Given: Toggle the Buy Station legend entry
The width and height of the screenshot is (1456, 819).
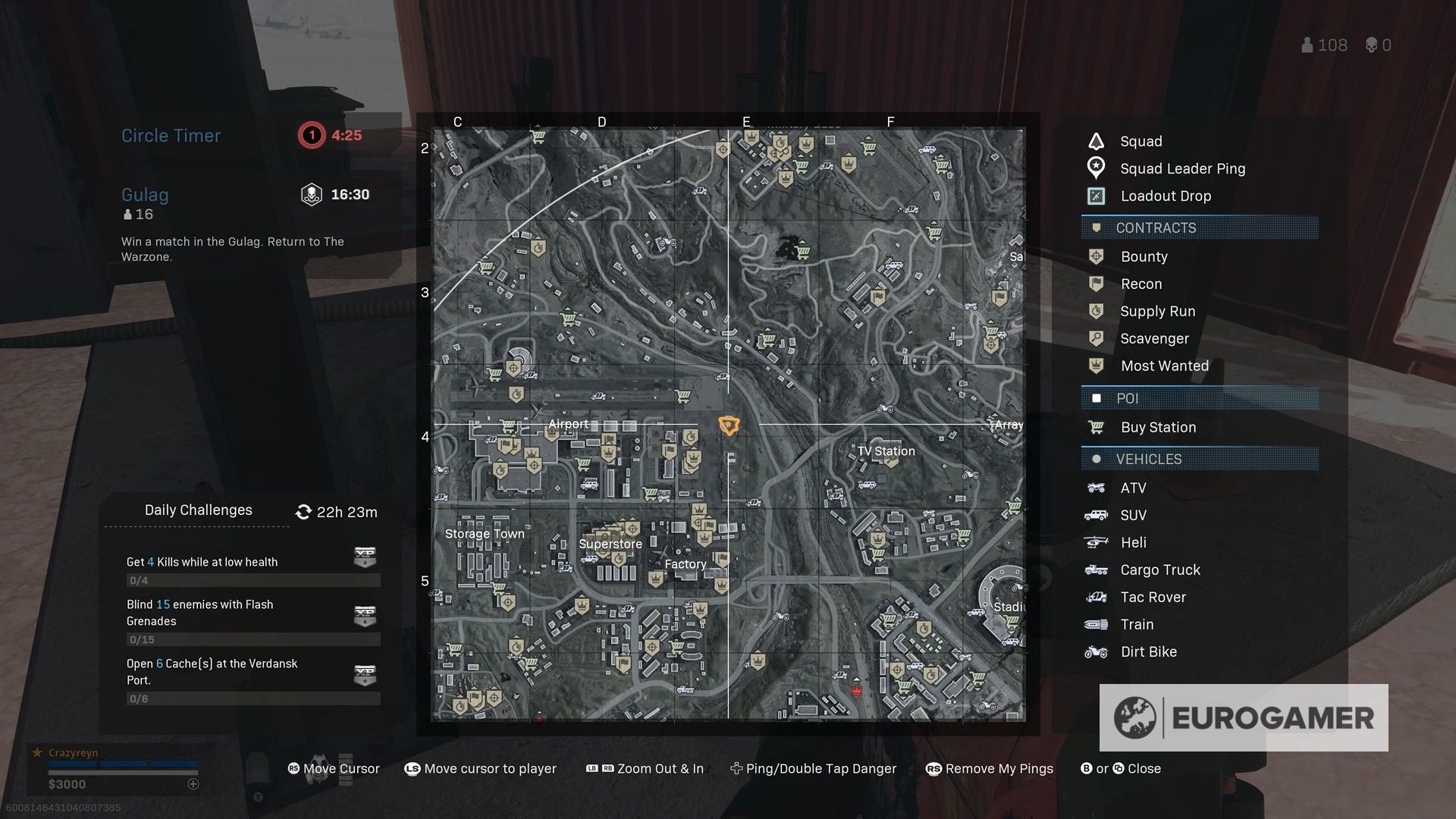Looking at the screenshot, I should point(1158,428).
